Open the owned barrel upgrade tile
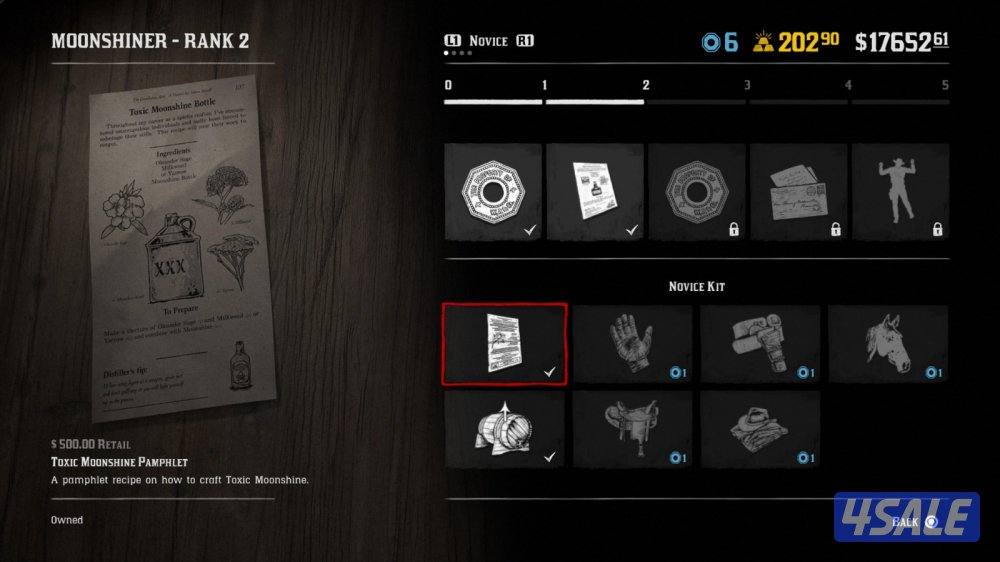Viewport: 1000px width, 562px height. 505,430
